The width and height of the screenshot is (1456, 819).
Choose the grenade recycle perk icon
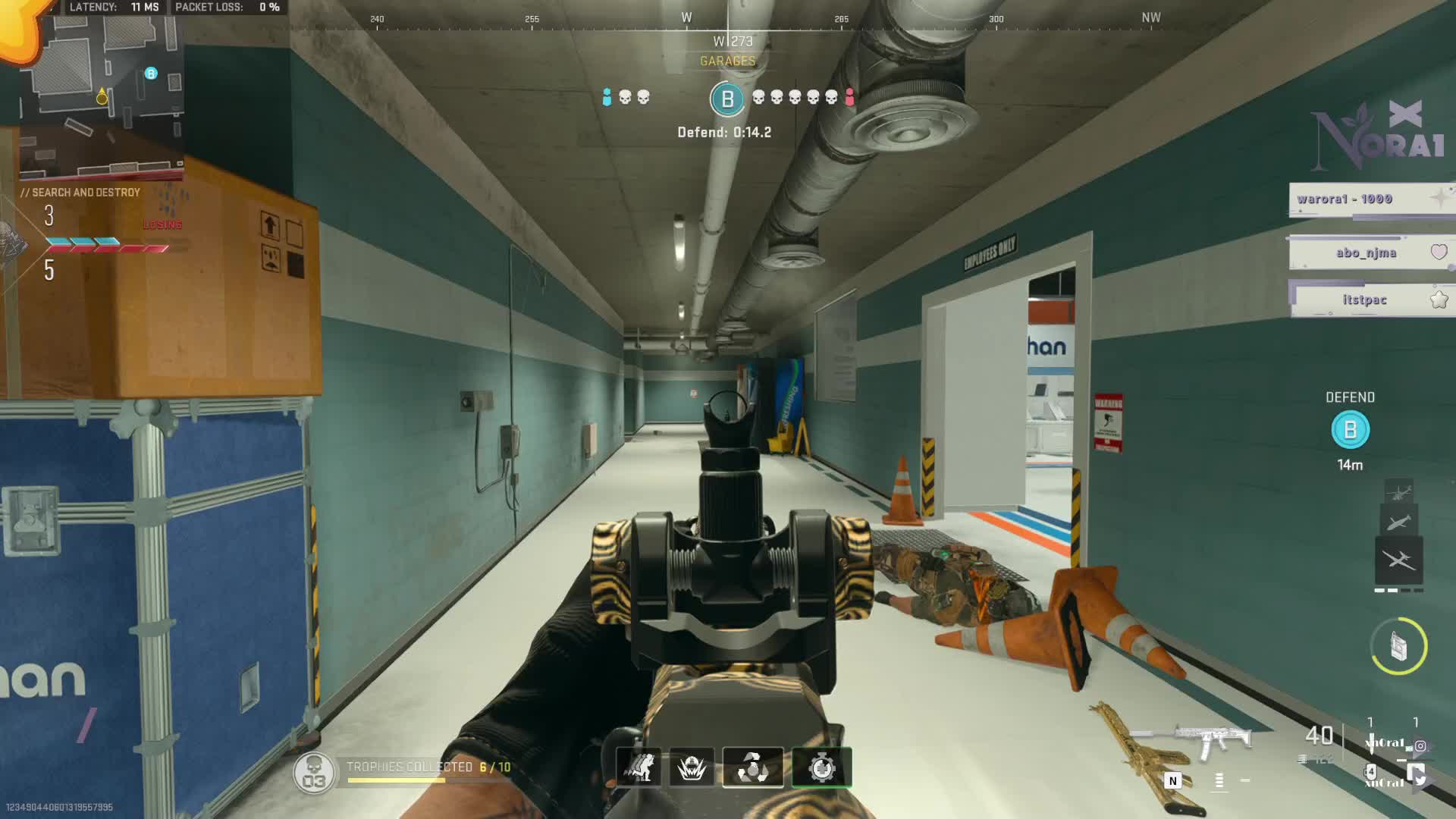pyautogui.click(x=752, y=767)
